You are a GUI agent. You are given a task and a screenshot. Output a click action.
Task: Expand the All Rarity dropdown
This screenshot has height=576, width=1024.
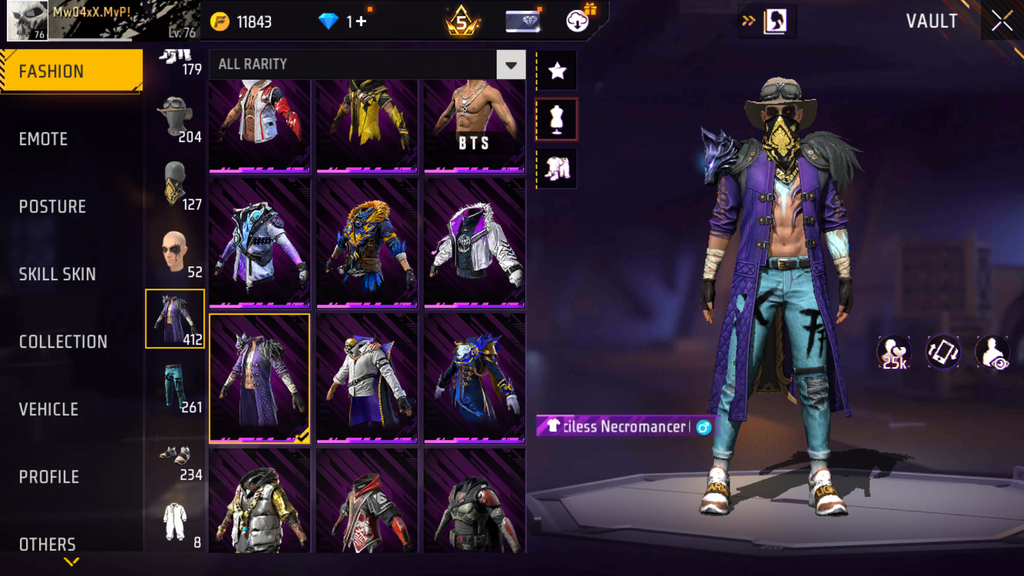coord(510,65)
